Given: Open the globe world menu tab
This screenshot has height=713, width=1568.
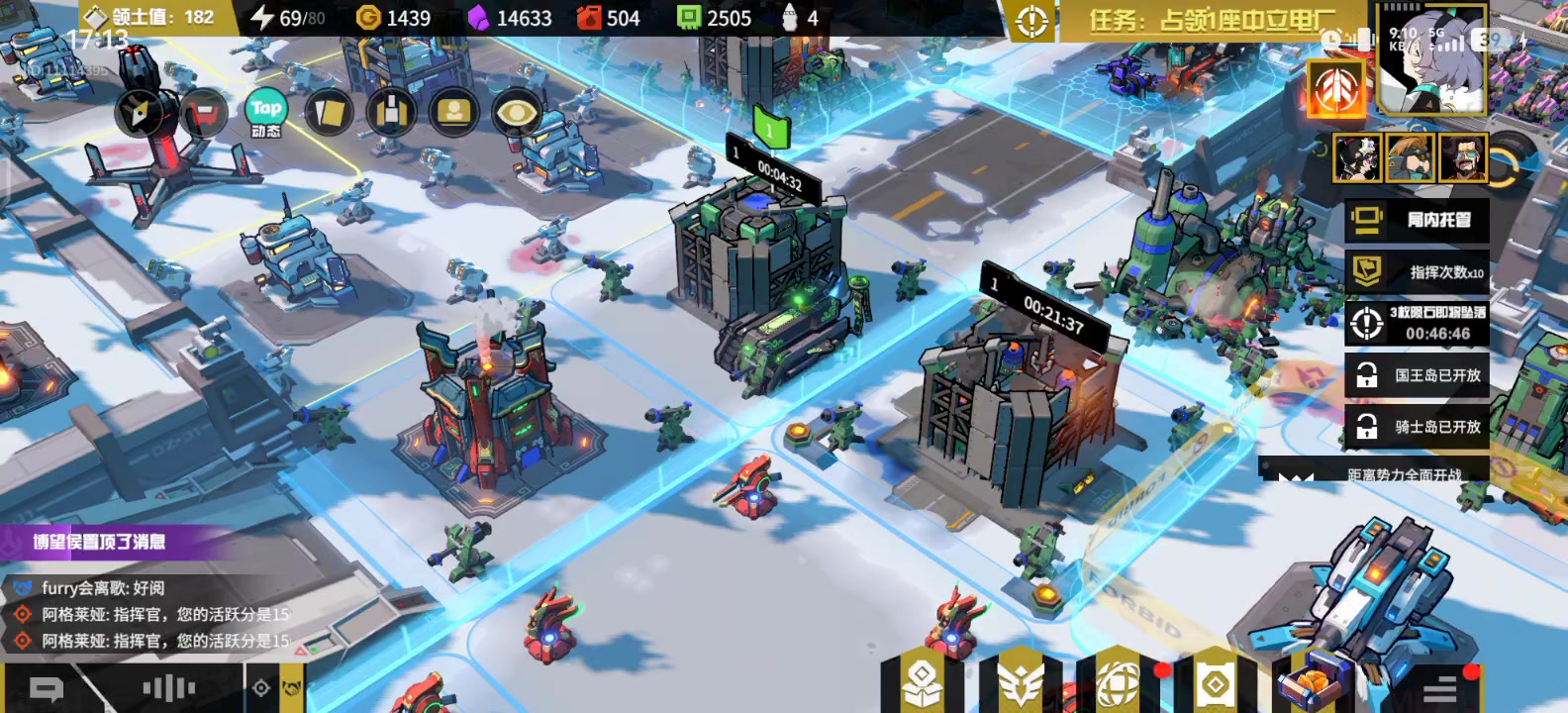Looking at the screenshot, I should [x=1118, y=681].
